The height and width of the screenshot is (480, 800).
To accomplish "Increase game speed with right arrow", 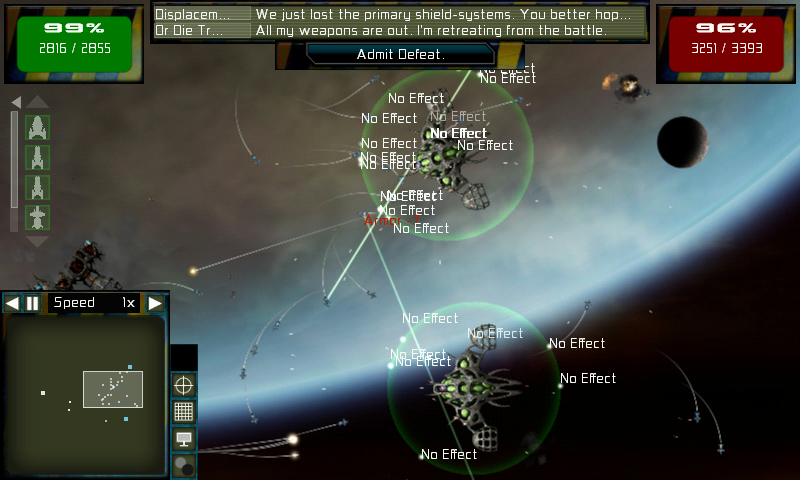I will (155, 303).
